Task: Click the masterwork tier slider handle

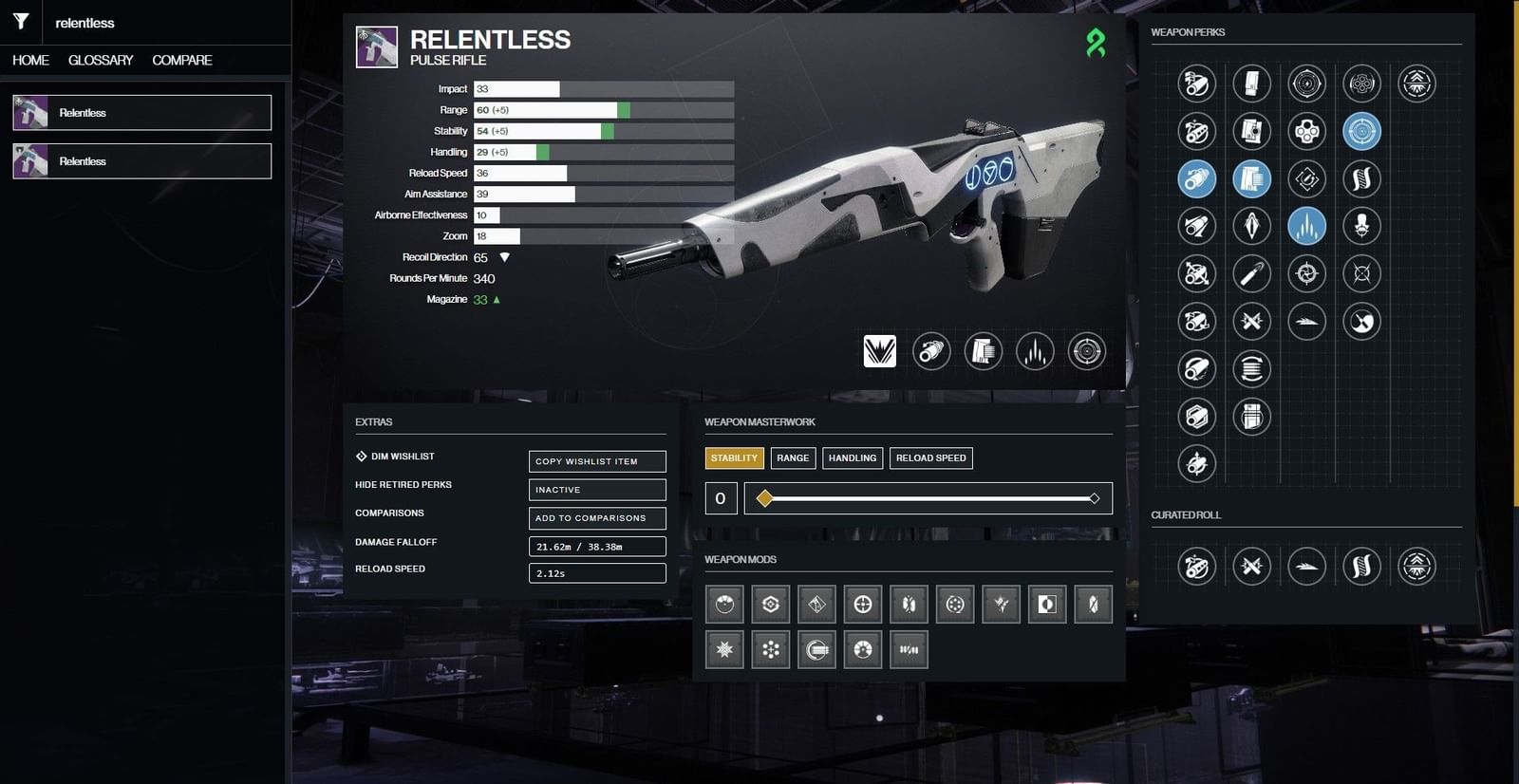Action: tap(765, 497)
